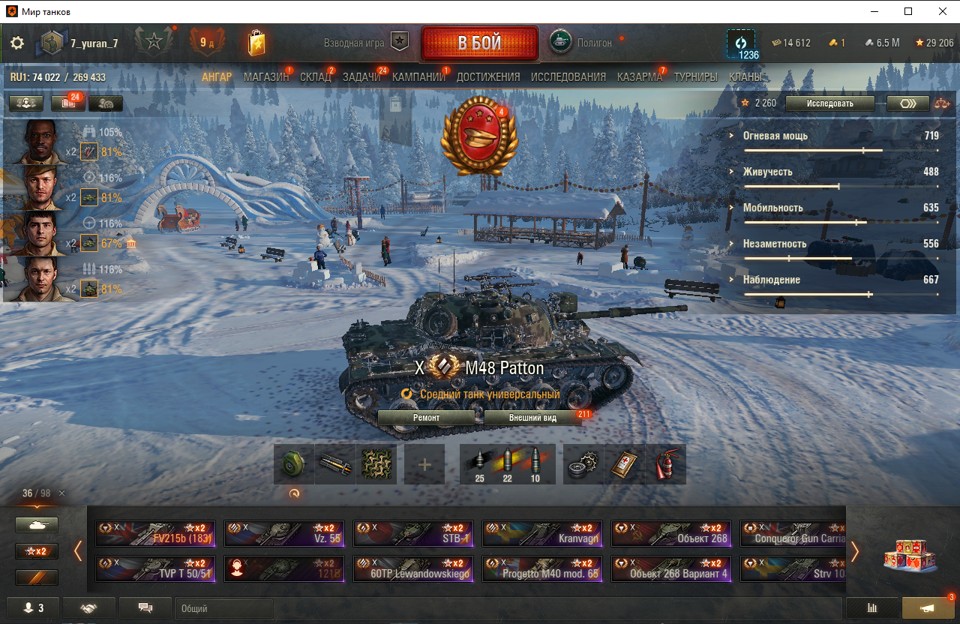Choose the Kranvagn tank card

tap(541, 533)
